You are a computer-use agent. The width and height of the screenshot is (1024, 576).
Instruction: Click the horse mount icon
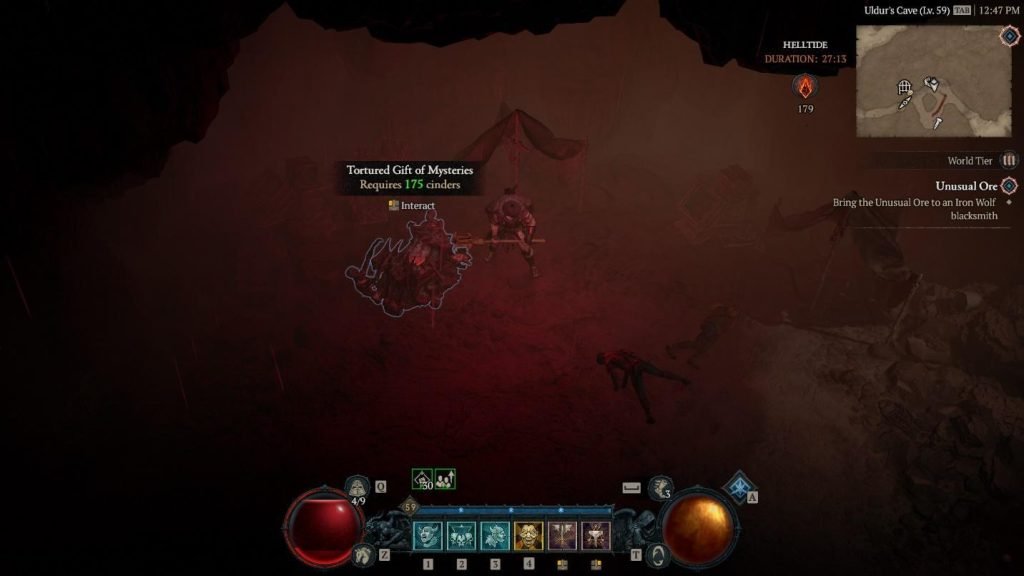coord(362,553)
